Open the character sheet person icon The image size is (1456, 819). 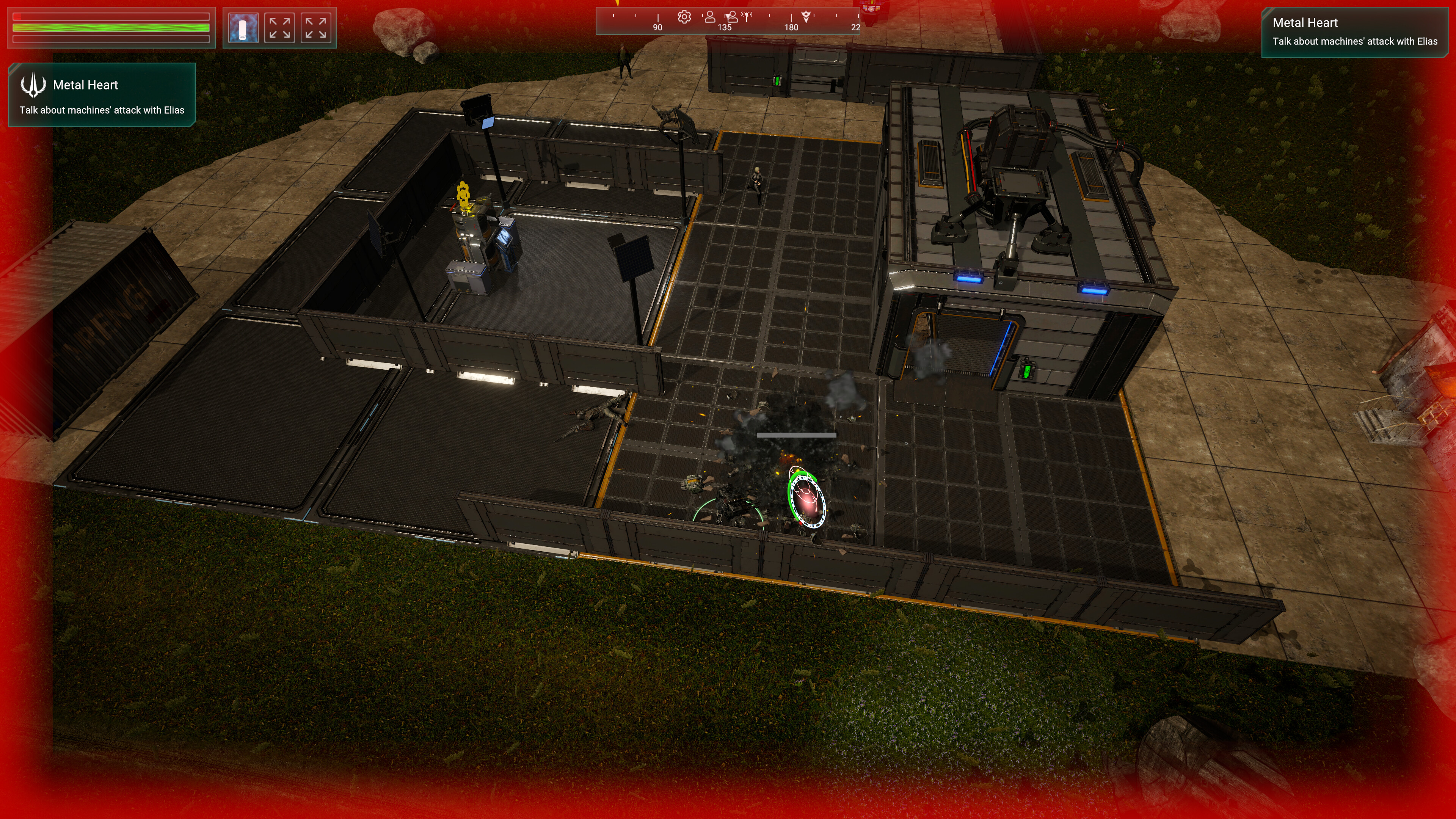pyautogui.click(x=710, y=17)
